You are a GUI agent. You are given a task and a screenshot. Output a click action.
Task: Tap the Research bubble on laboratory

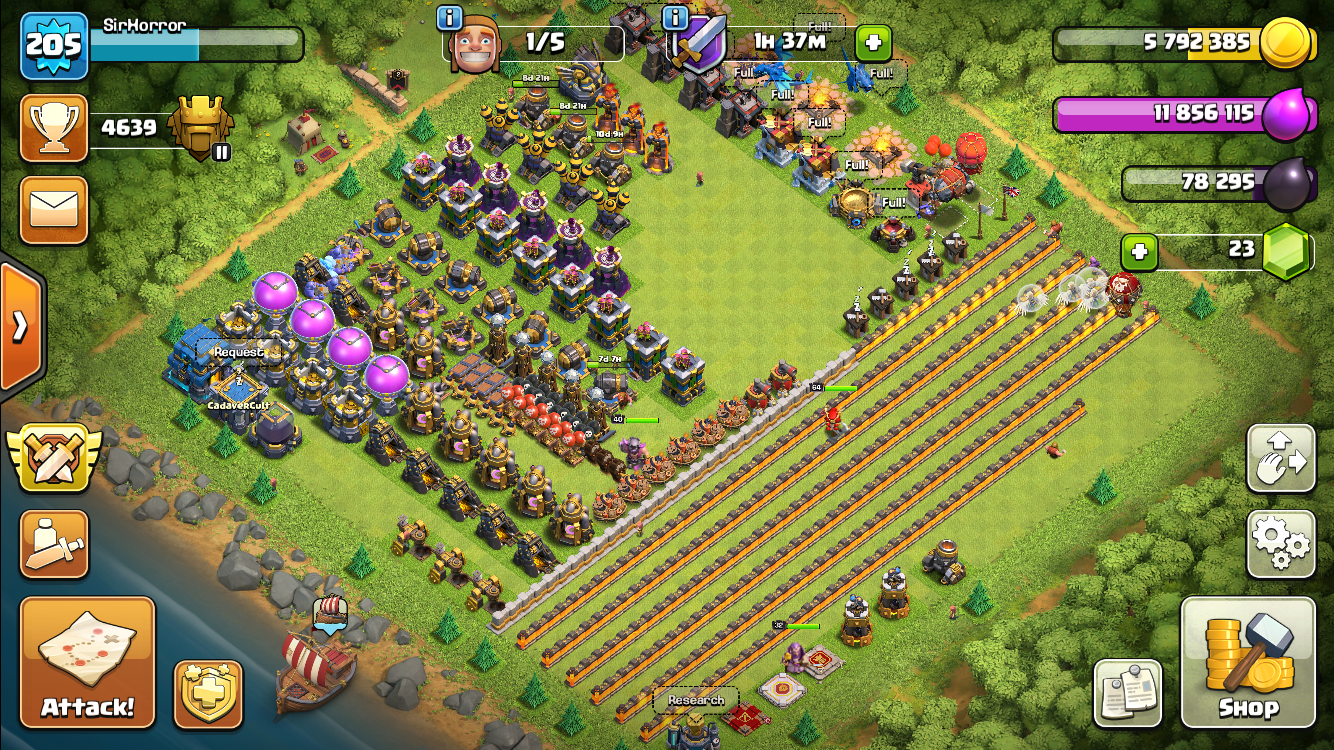click(x=696, y=700)
